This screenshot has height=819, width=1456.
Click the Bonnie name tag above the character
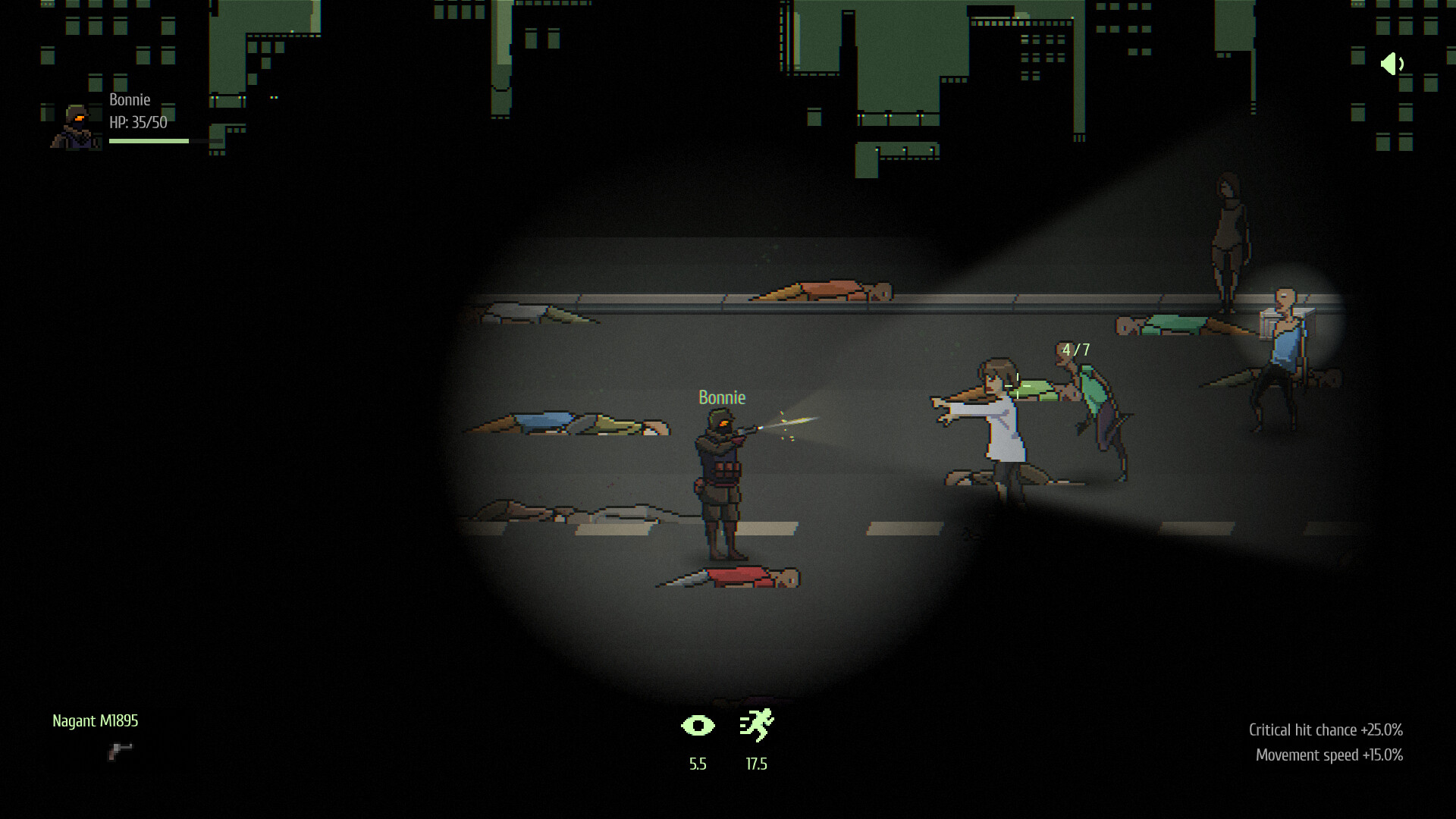721,397
